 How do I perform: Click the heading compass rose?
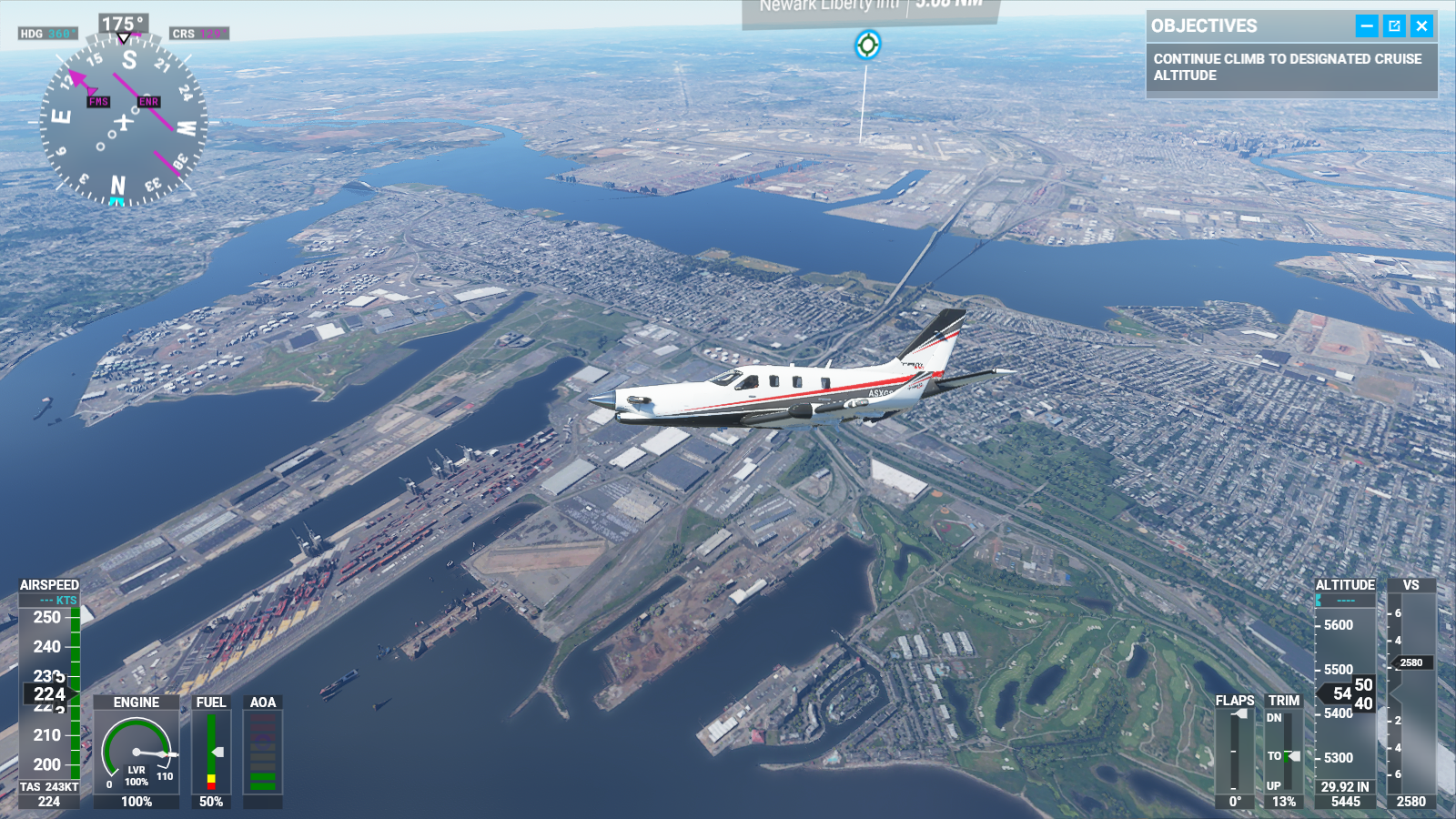click(x=124, y=121)
